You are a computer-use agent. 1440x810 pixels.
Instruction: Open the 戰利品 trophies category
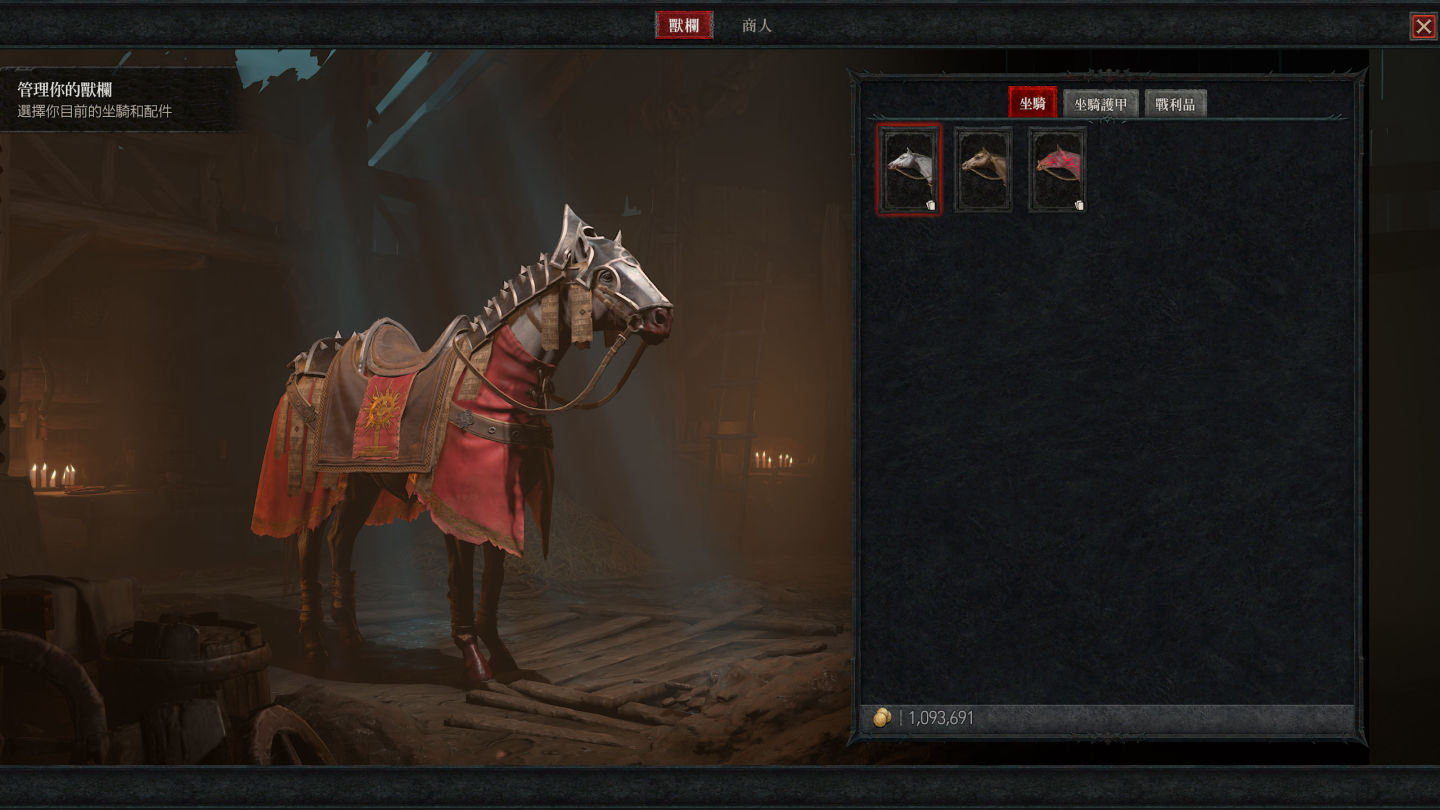[1175, 104]
